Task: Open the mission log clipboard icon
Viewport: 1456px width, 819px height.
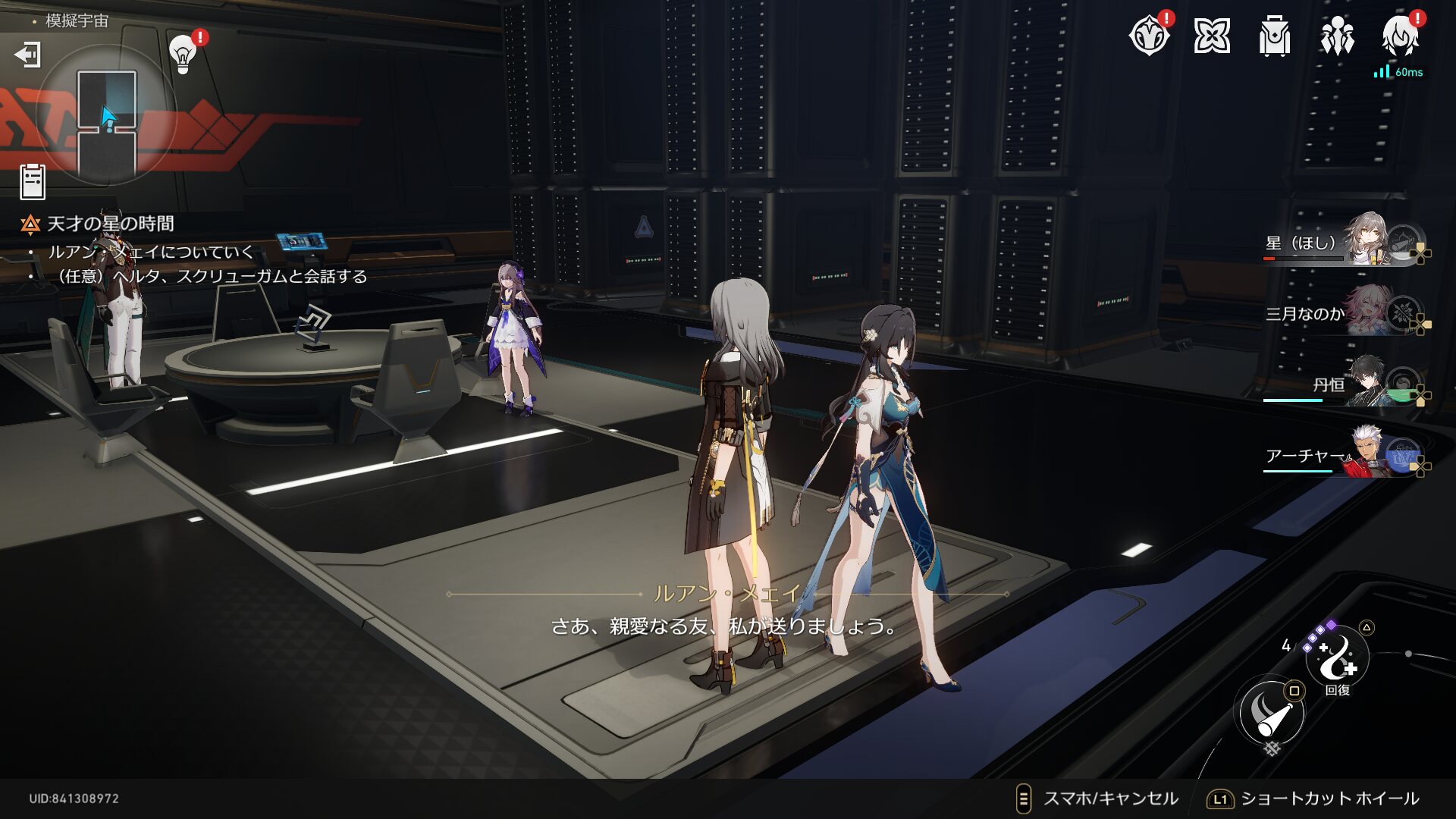Action: tap(33, 182)
